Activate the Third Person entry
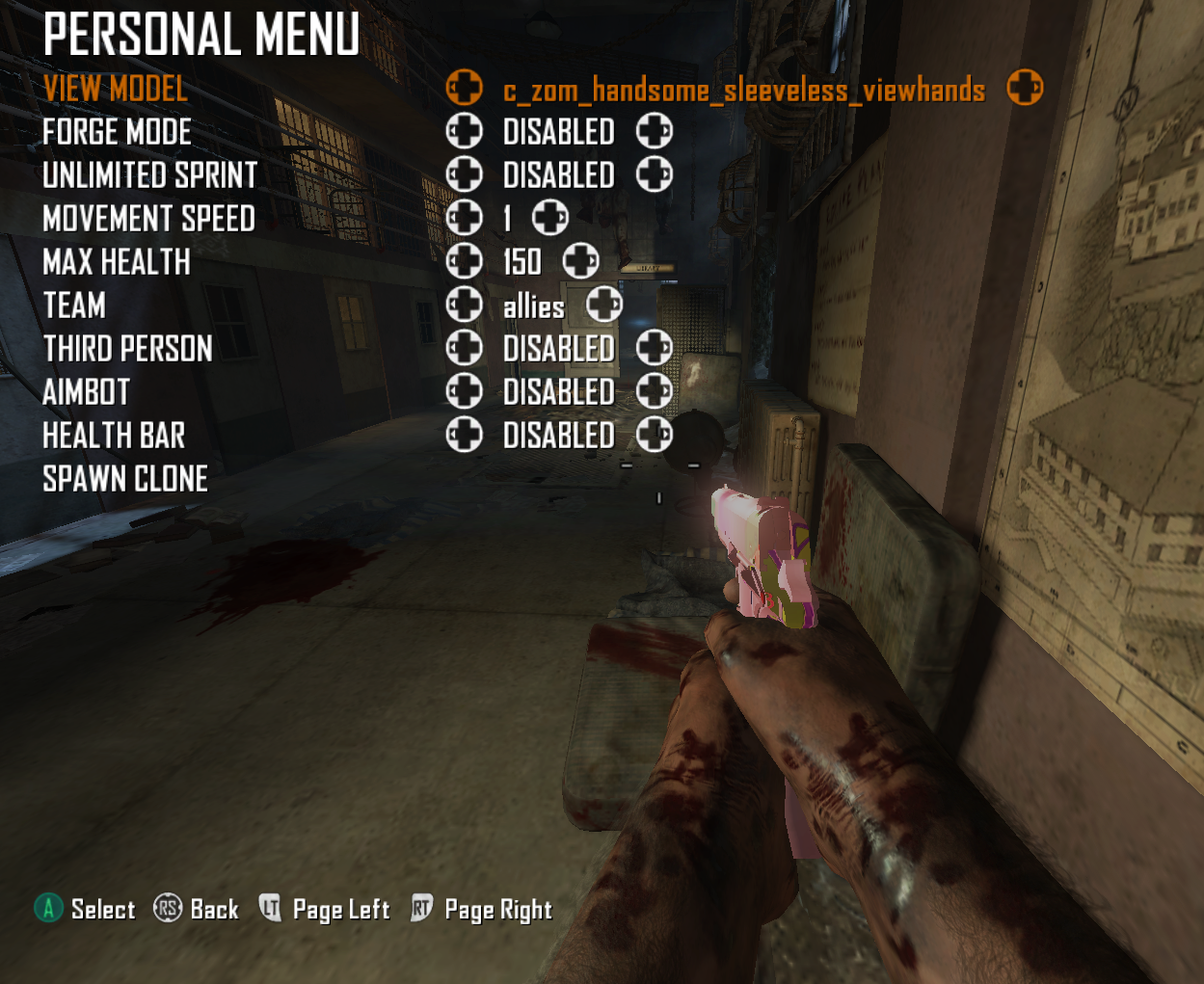 [x=127, y=349]
